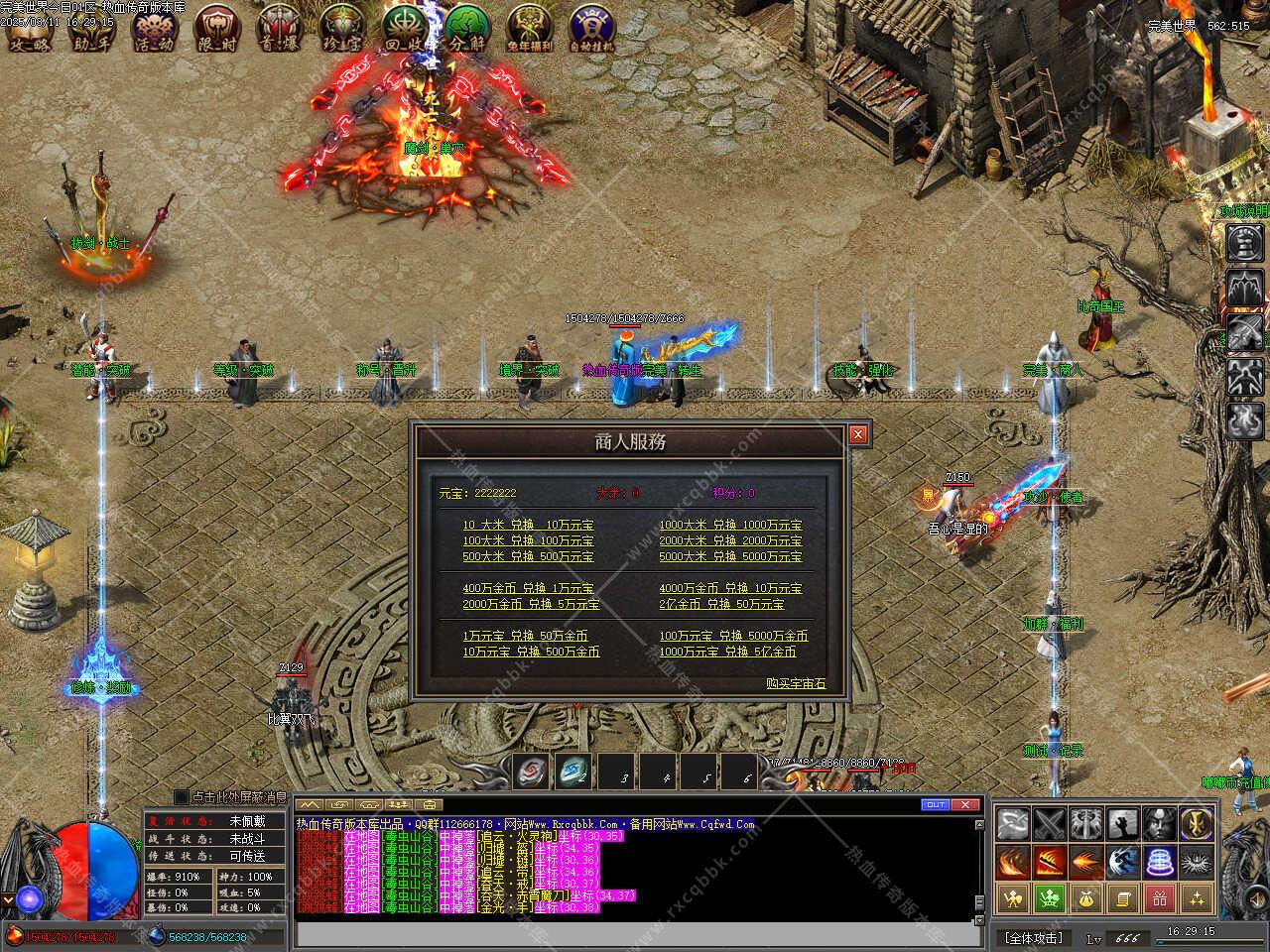Exchange 1万元宝 for 50万金币

click(525, 636)
